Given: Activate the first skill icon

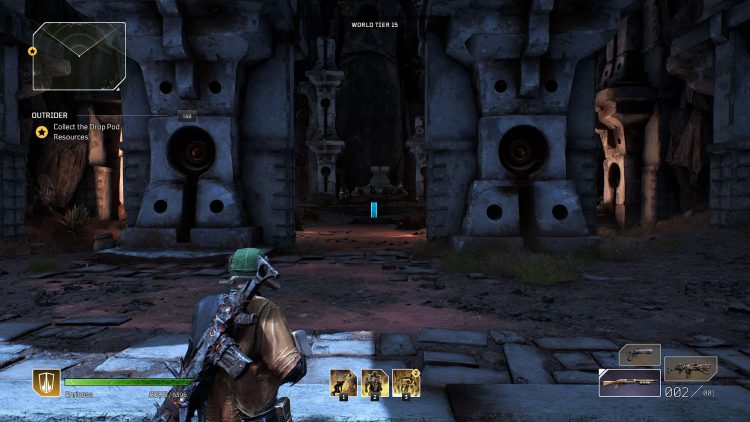Looking at the screenshot, I should (x=345, y=383).
